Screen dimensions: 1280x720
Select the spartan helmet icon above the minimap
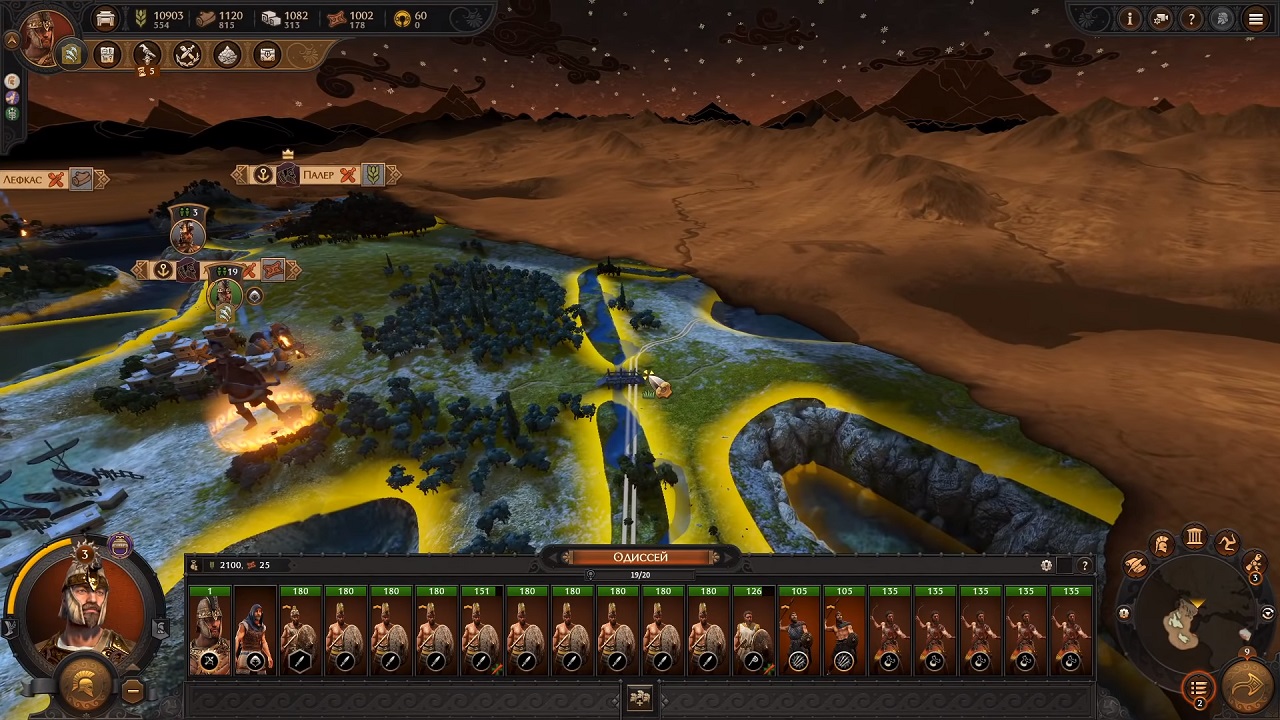(x=1161, y=544)
